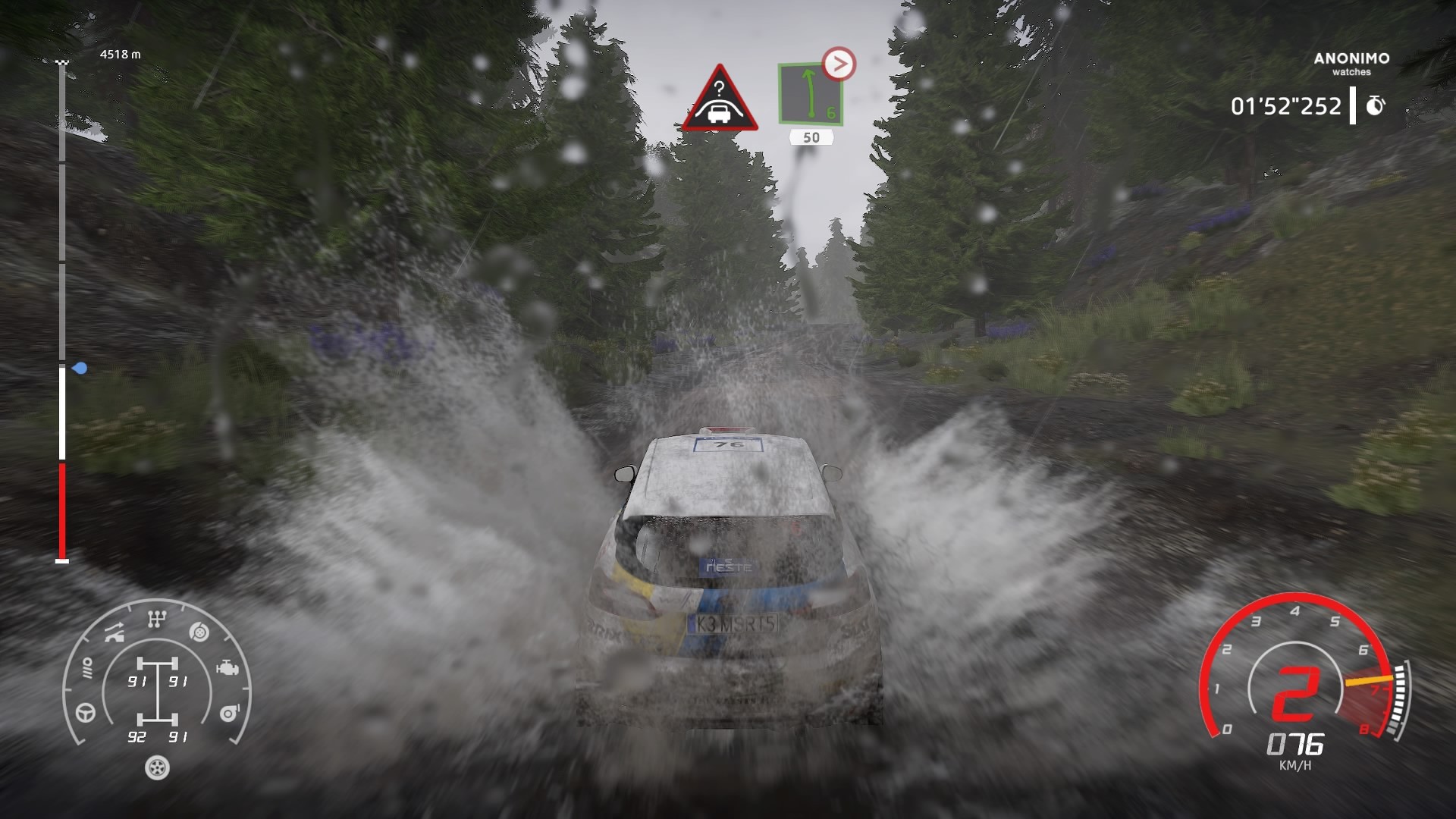Screen dimensions: 1456x819
Task: Click the drivetrain axle diagram
Action: pyautogui.click(x=157, y=691)
